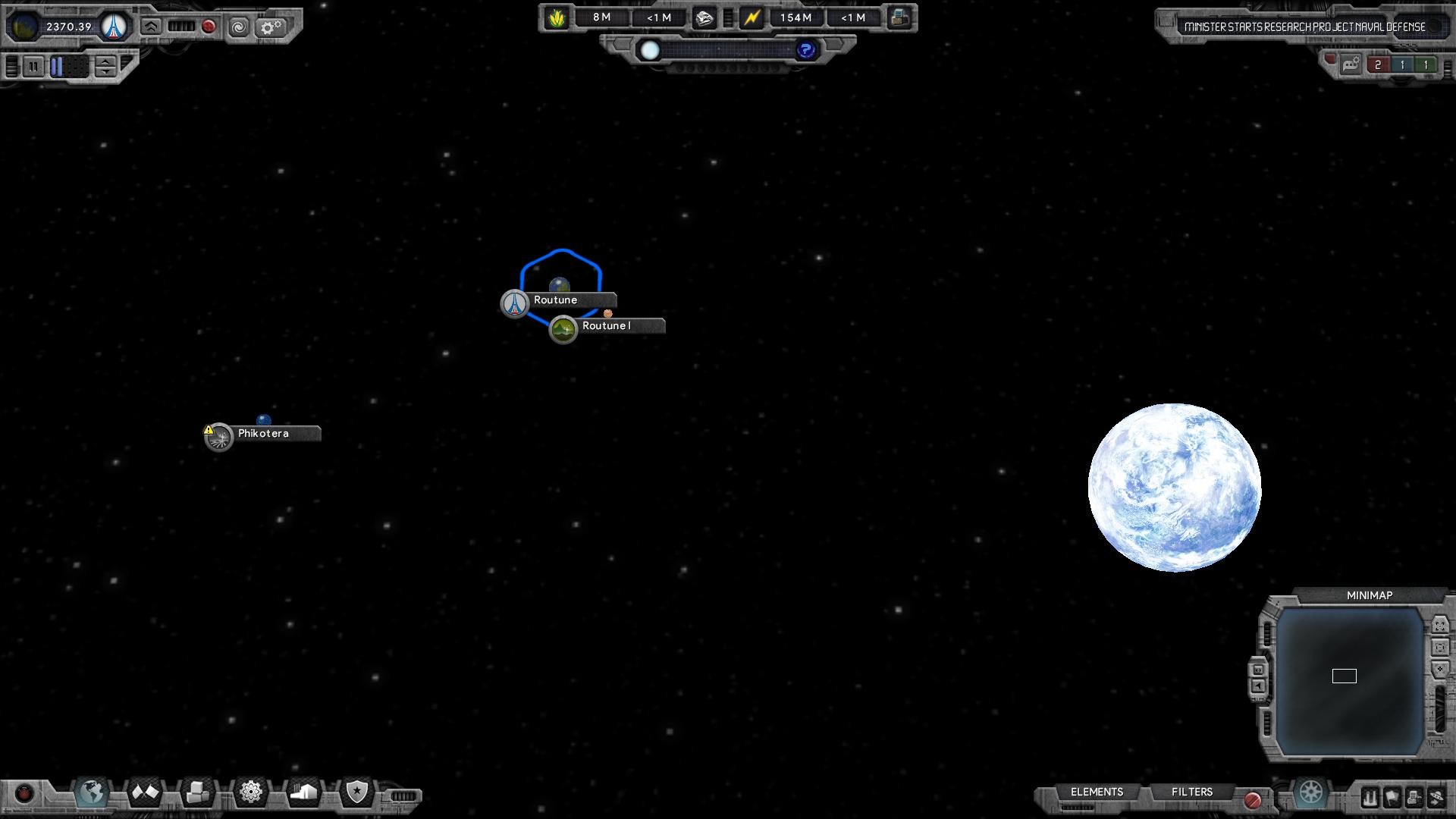Expand the double-chevron panel top left

150,27
